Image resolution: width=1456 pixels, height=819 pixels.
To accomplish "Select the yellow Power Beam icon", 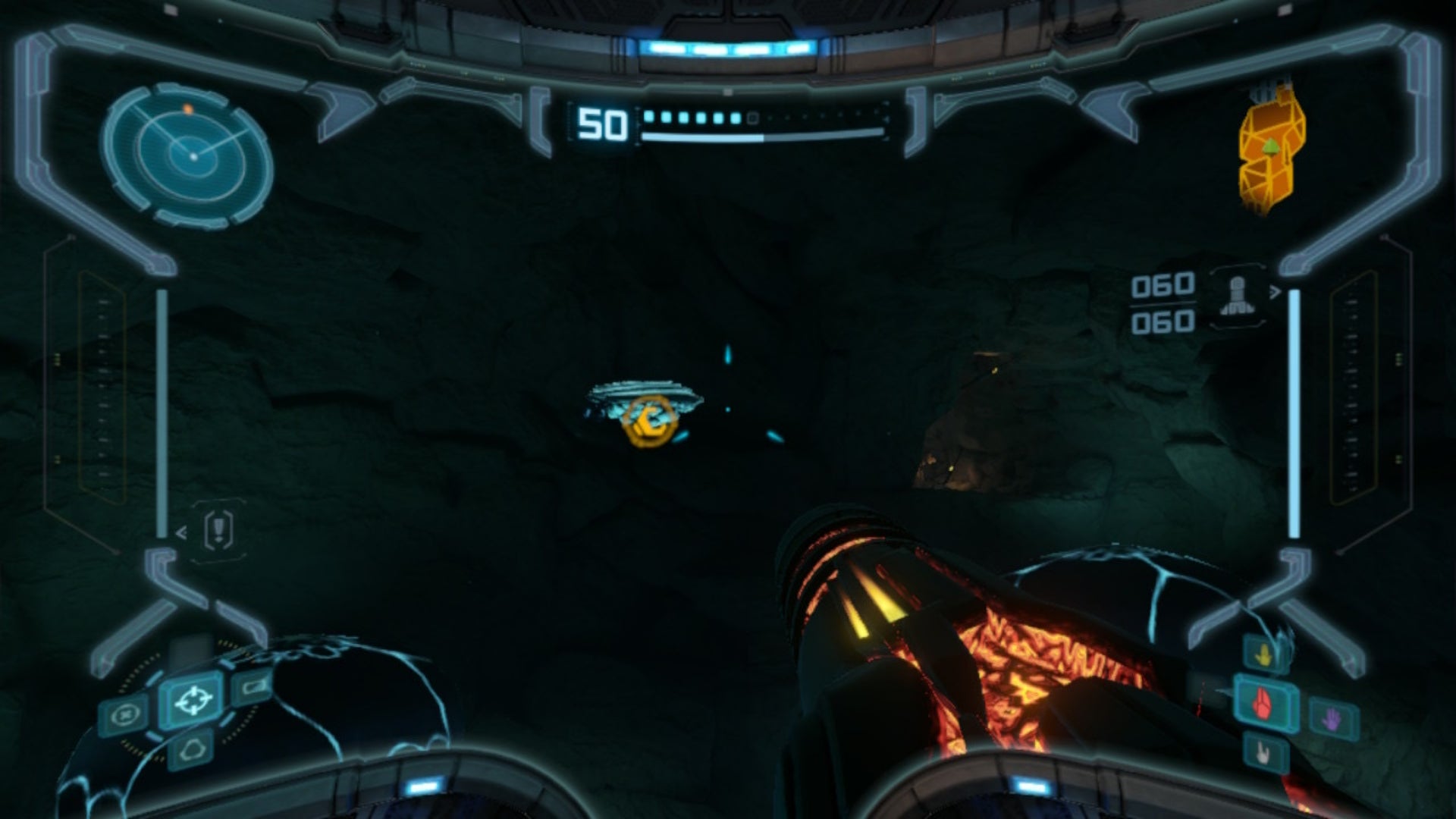I will [x=1263, y=654].
